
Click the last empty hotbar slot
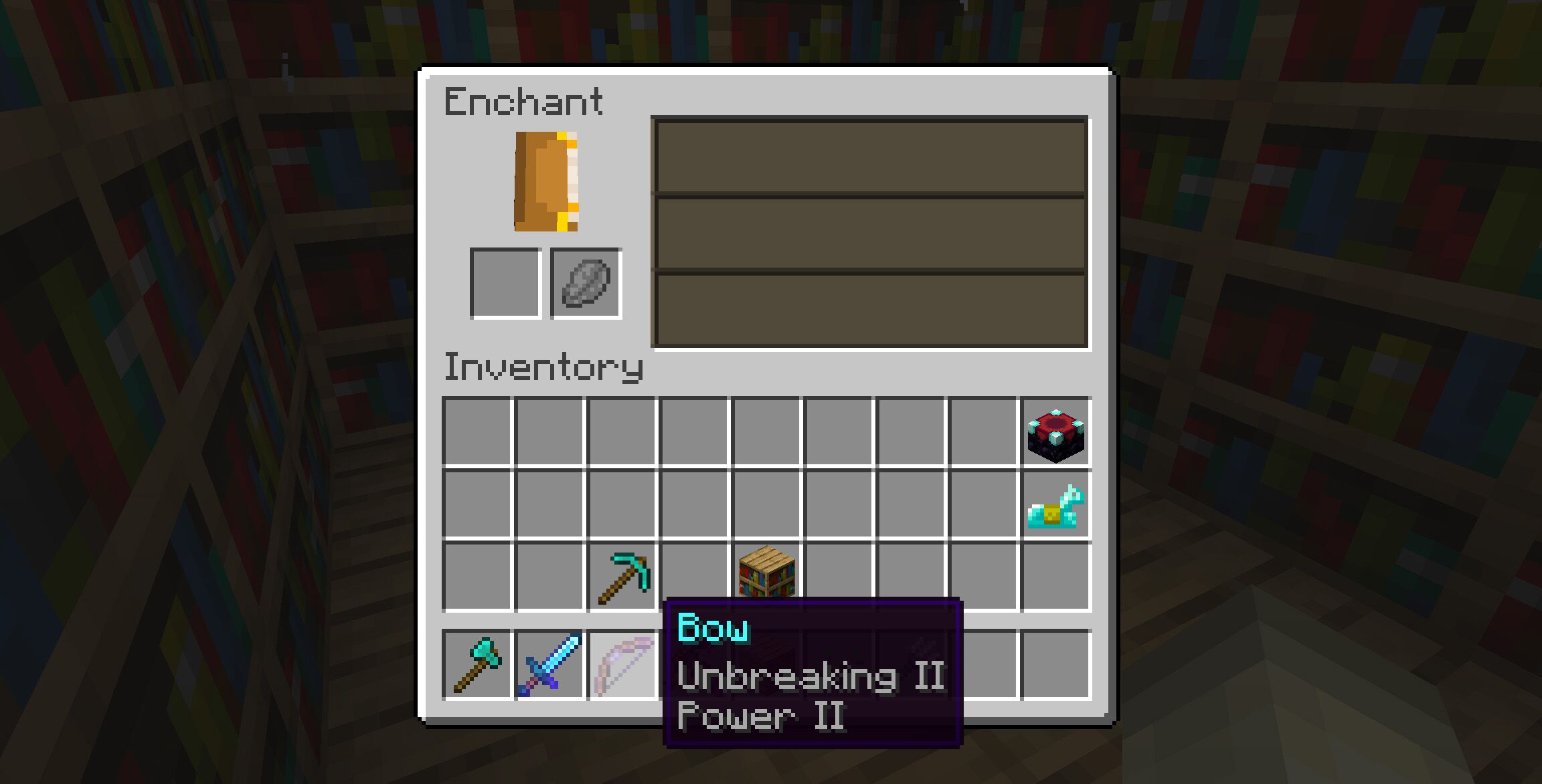[1055, 666]
